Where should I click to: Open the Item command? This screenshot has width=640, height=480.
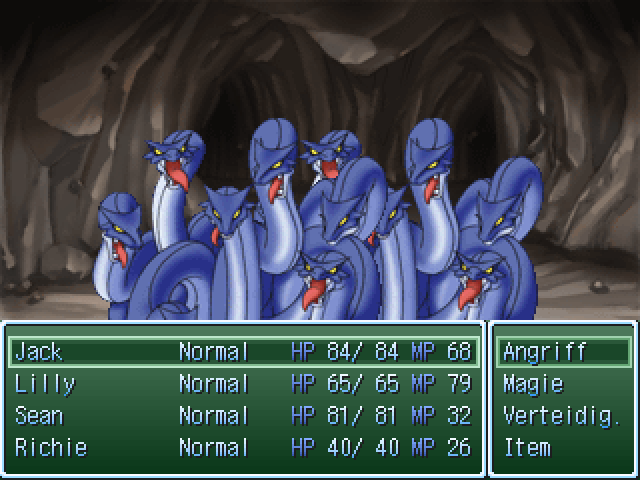[563, 448]
